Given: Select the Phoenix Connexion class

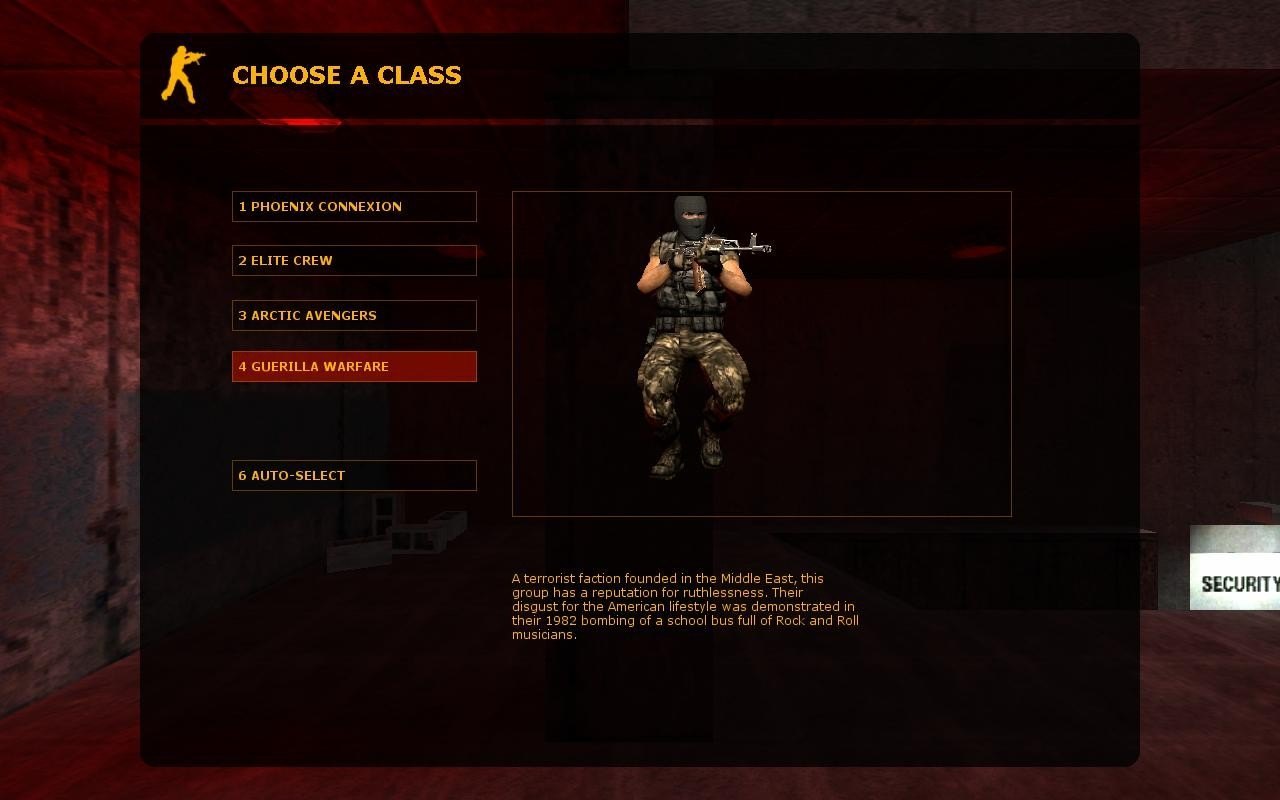Looking at the screenshot, I should tap(354, 207).
